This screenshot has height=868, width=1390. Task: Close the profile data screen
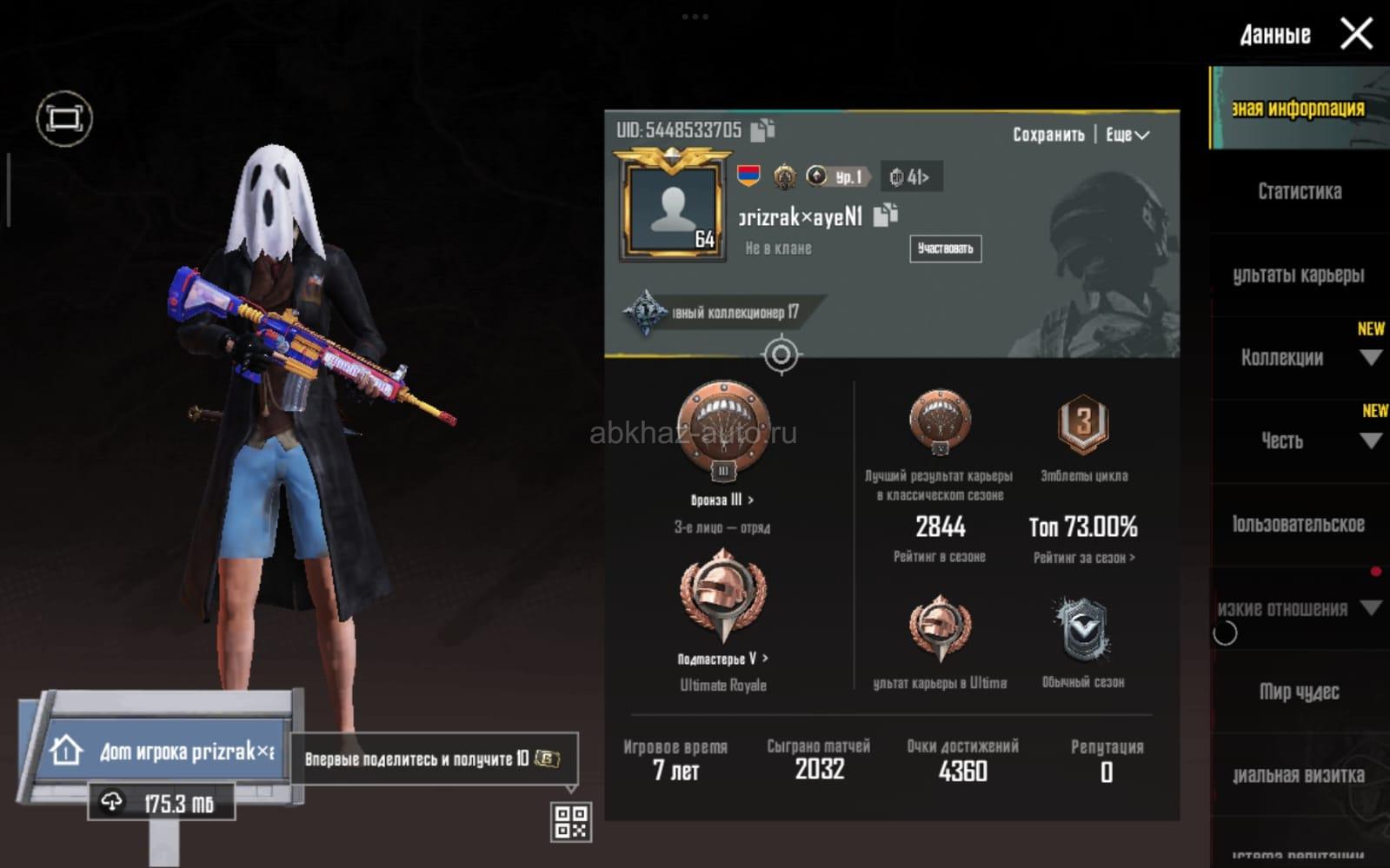1355,35
